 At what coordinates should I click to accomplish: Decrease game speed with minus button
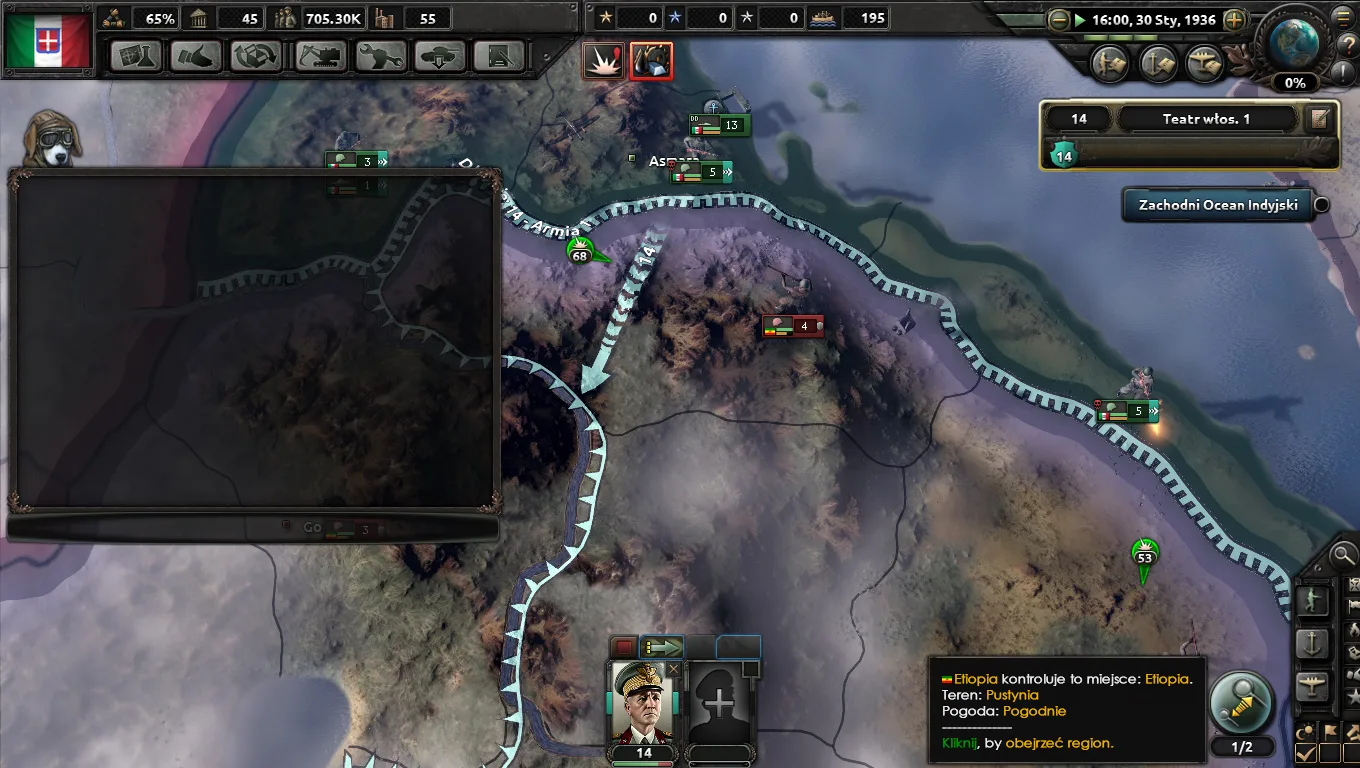click(1059, 19)
